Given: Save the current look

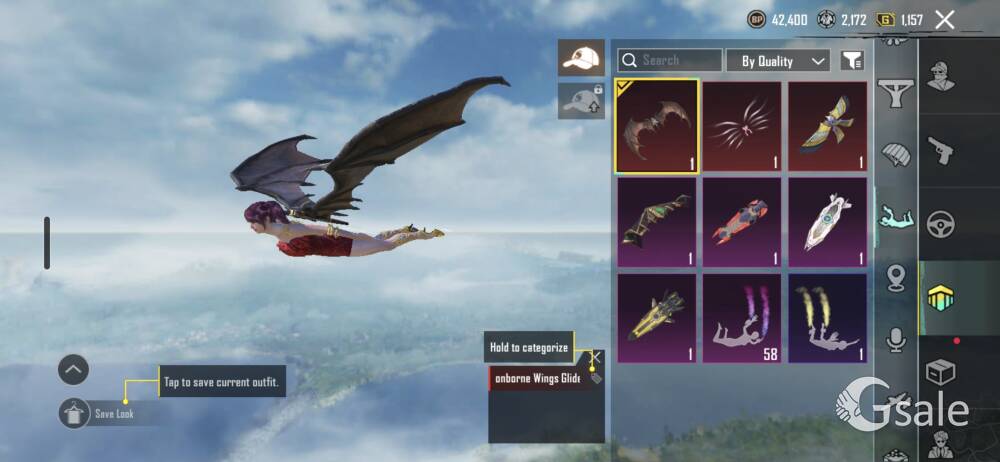Looking at the screenshot, I should 76,413.
